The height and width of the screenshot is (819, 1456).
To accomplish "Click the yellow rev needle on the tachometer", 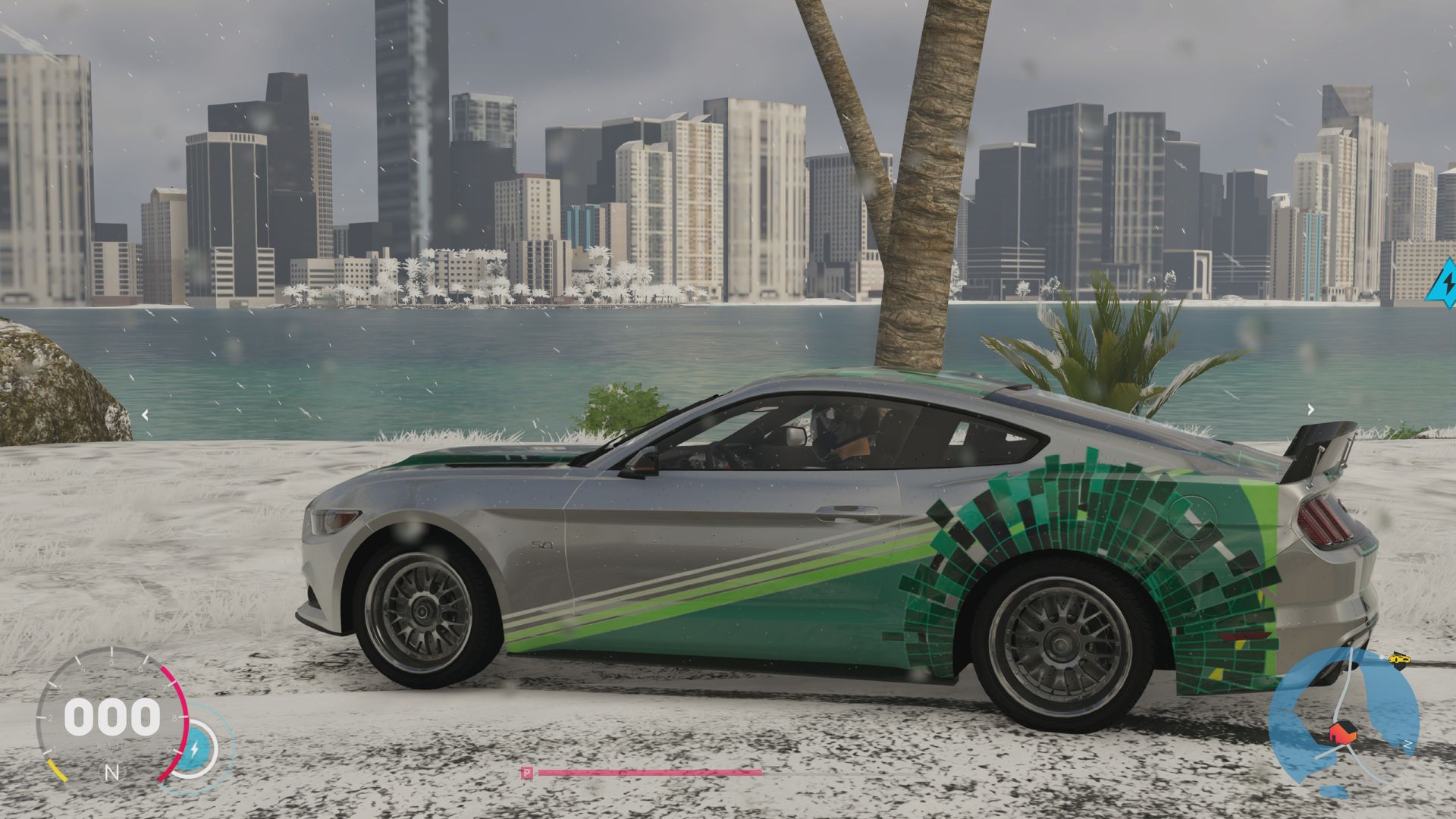I will tap(58, 771).
